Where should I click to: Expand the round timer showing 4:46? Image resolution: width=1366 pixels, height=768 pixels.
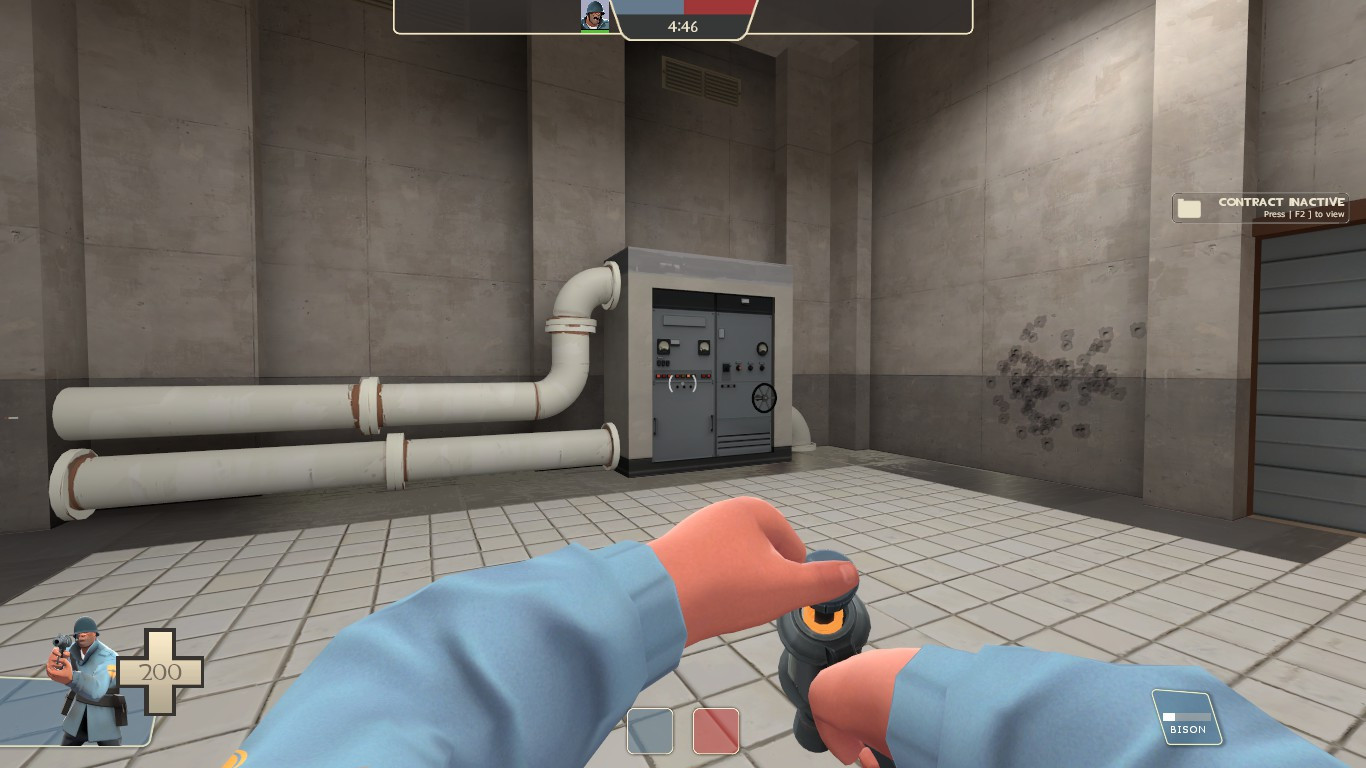coord(685,27)
